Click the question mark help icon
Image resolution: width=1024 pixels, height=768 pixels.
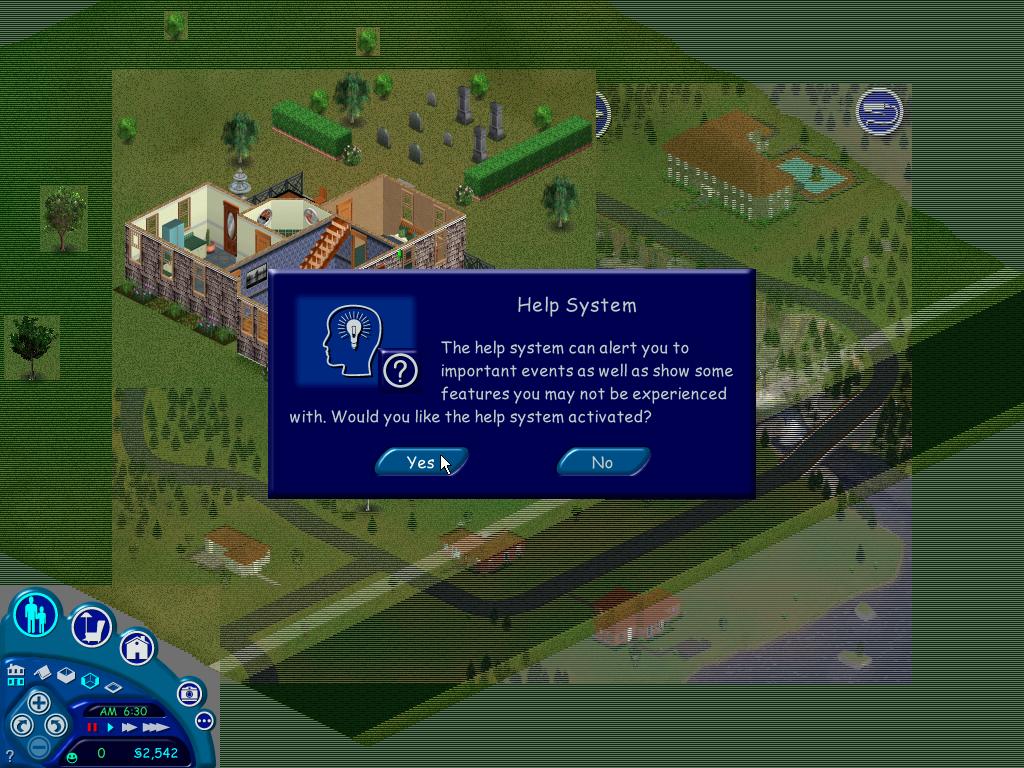tap(10, 756)
